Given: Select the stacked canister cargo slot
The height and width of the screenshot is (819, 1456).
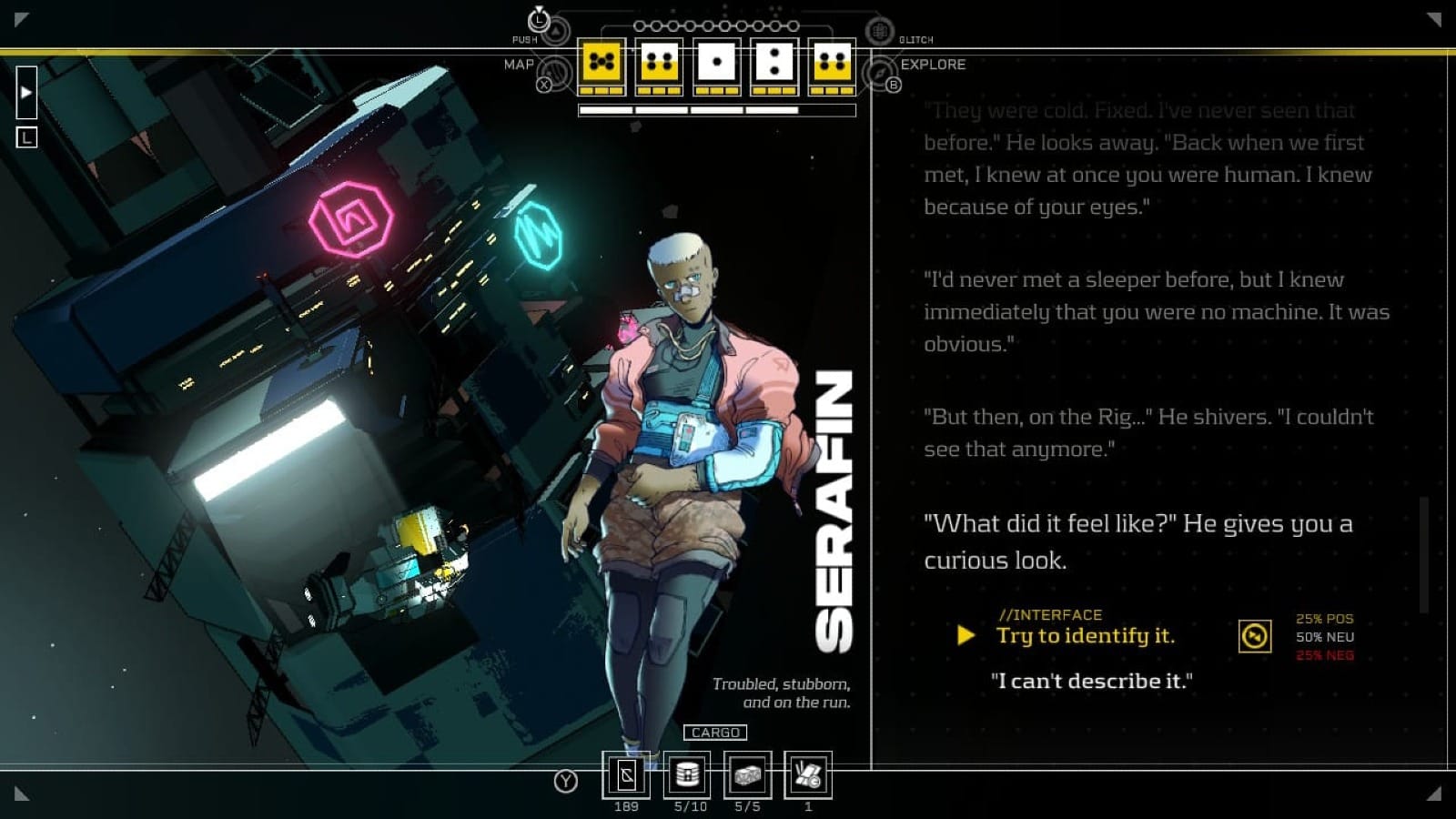Looking at the screenshot, I should tap(687, 775).
